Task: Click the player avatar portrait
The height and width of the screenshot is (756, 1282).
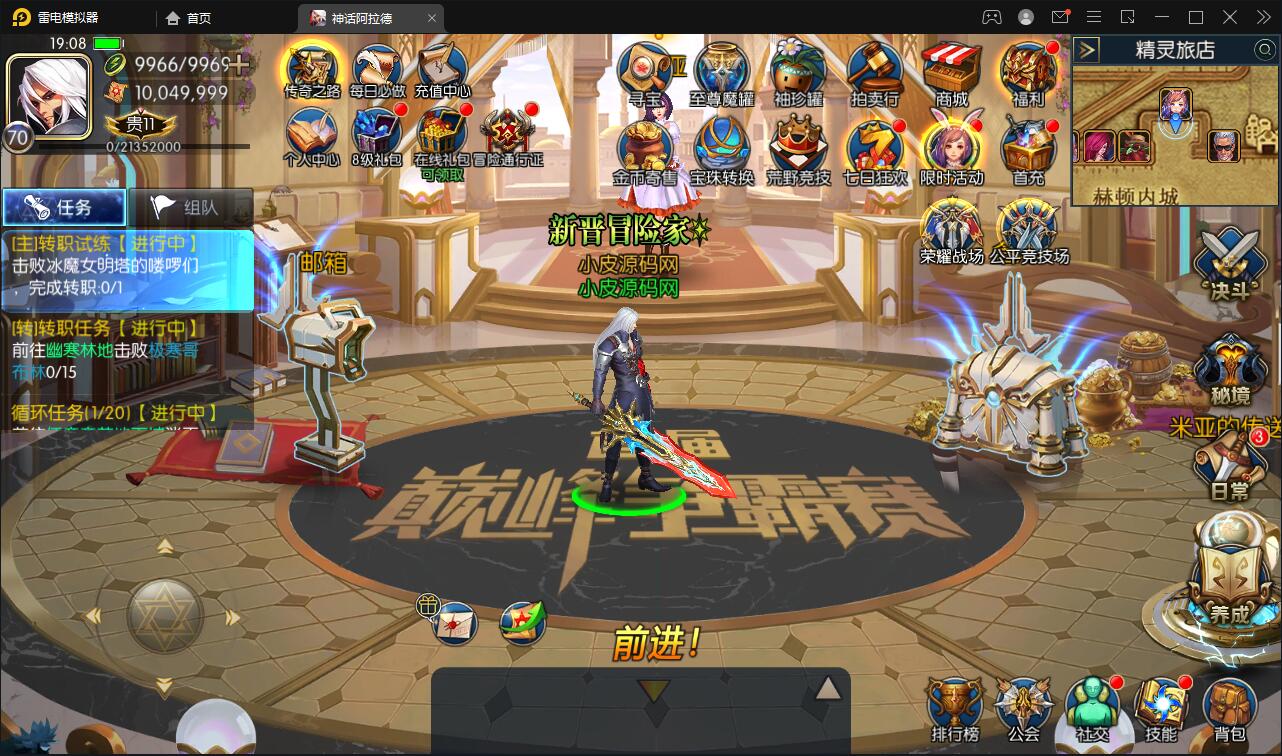Action: click(48, 93)
